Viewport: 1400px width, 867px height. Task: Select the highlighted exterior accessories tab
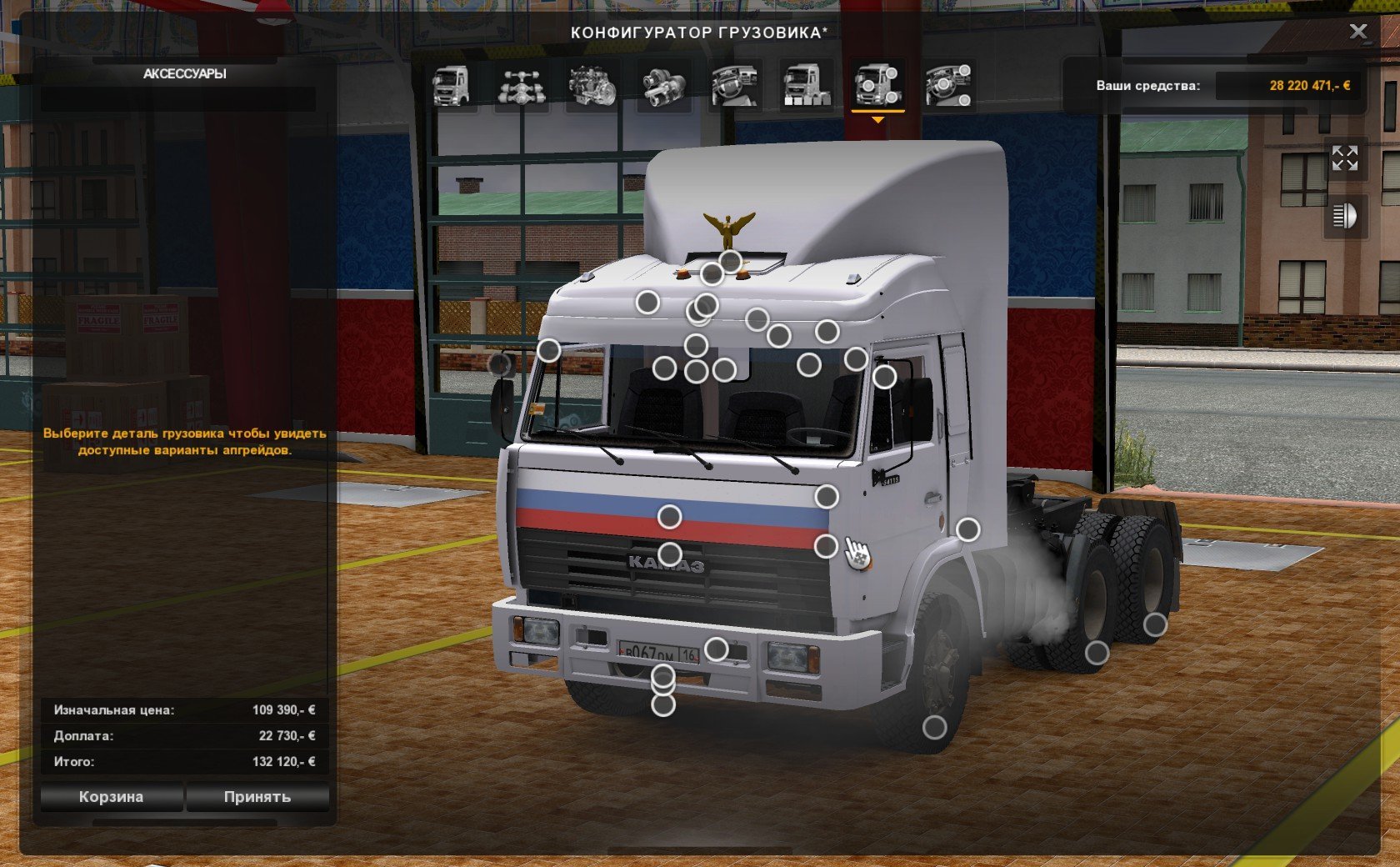click(x=877, y=86)
